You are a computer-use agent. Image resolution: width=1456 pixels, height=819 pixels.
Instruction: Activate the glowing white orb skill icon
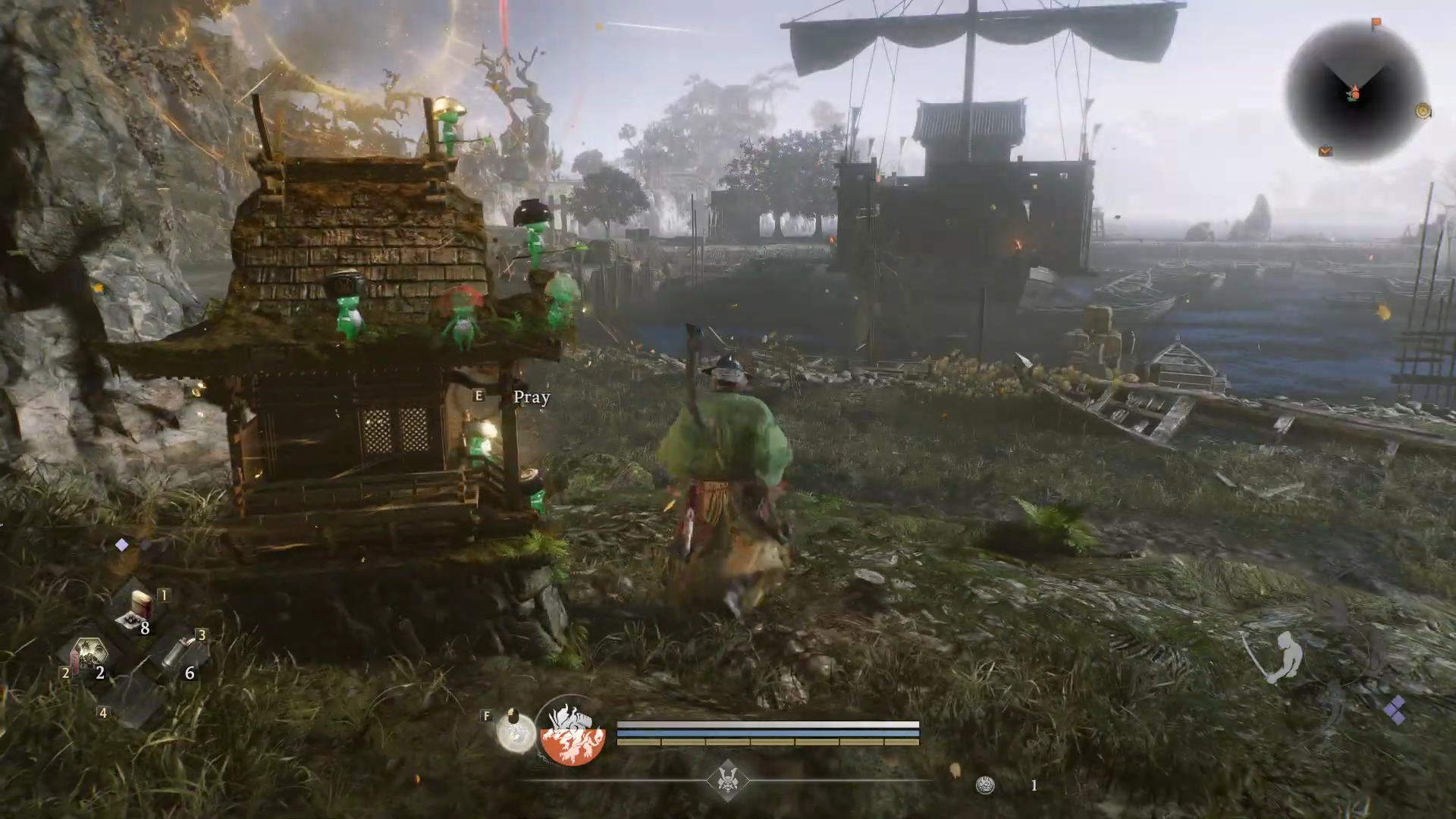516,733
